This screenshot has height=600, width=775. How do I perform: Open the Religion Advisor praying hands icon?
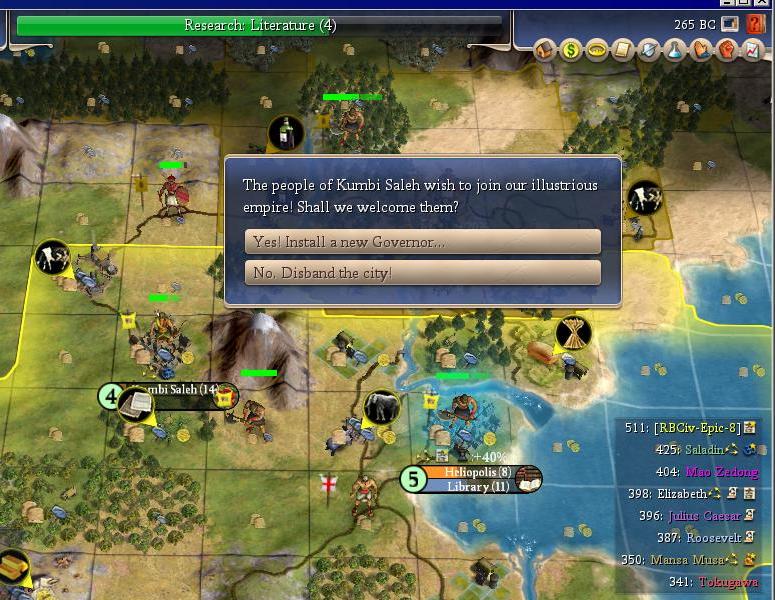point(700,50)
